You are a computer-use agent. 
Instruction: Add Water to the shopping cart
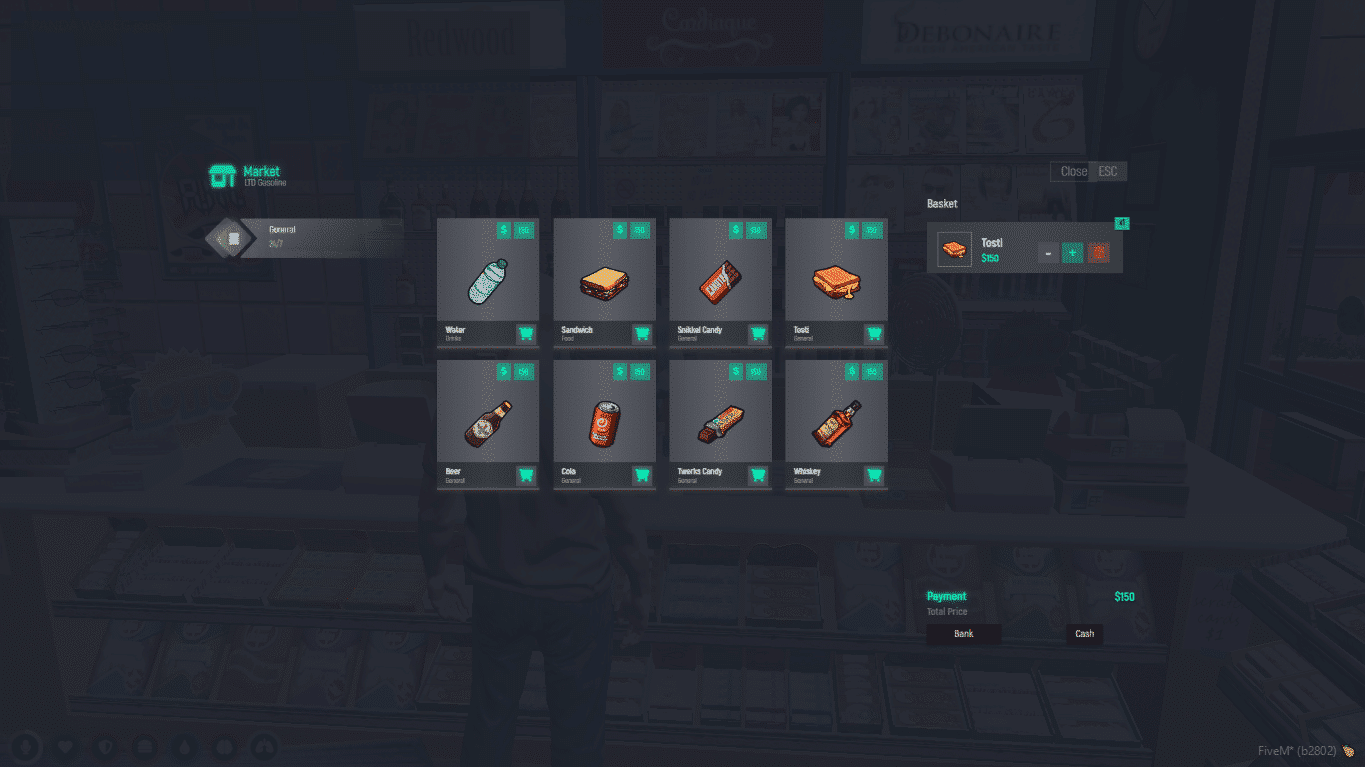pos(526,335)
